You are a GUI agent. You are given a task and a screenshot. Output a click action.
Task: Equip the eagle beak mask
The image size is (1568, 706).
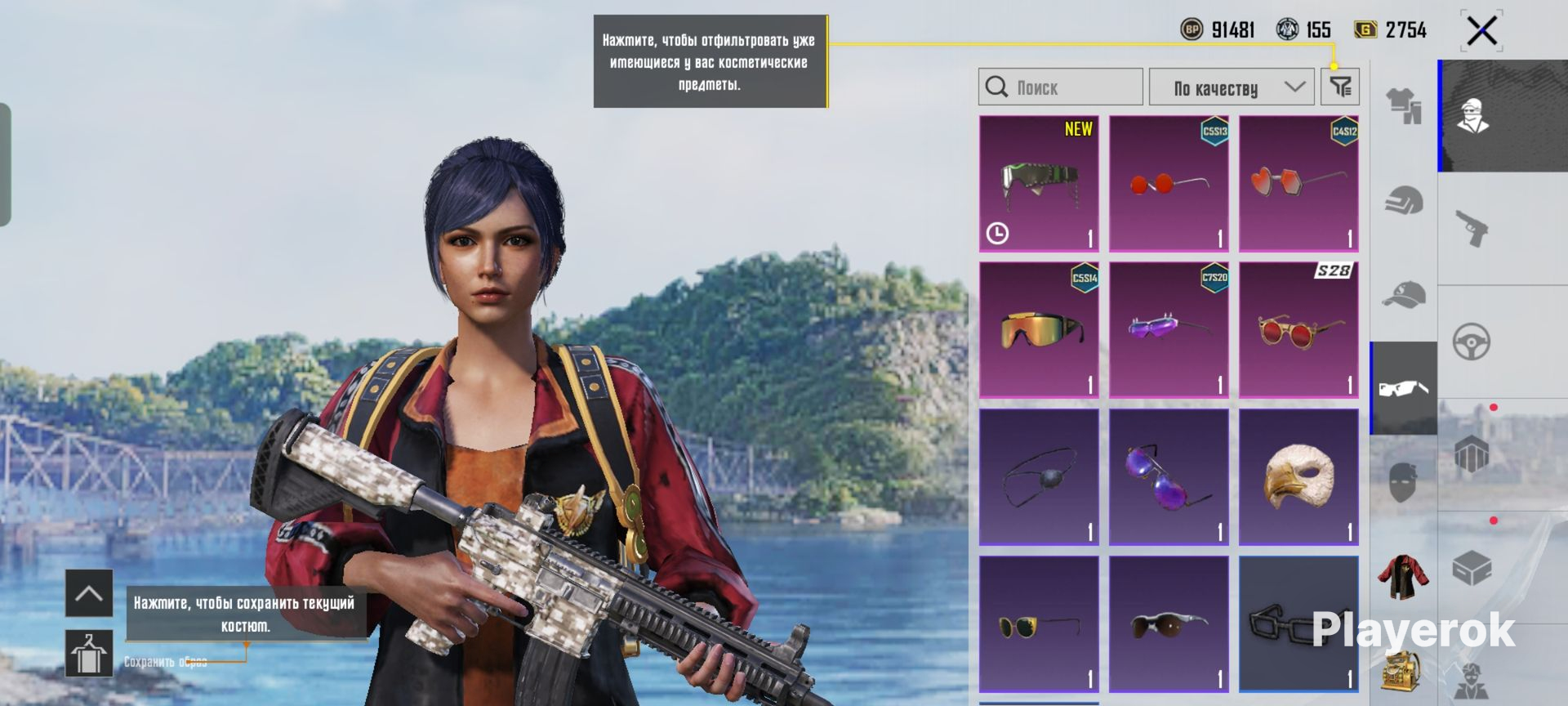[1298, 477]
